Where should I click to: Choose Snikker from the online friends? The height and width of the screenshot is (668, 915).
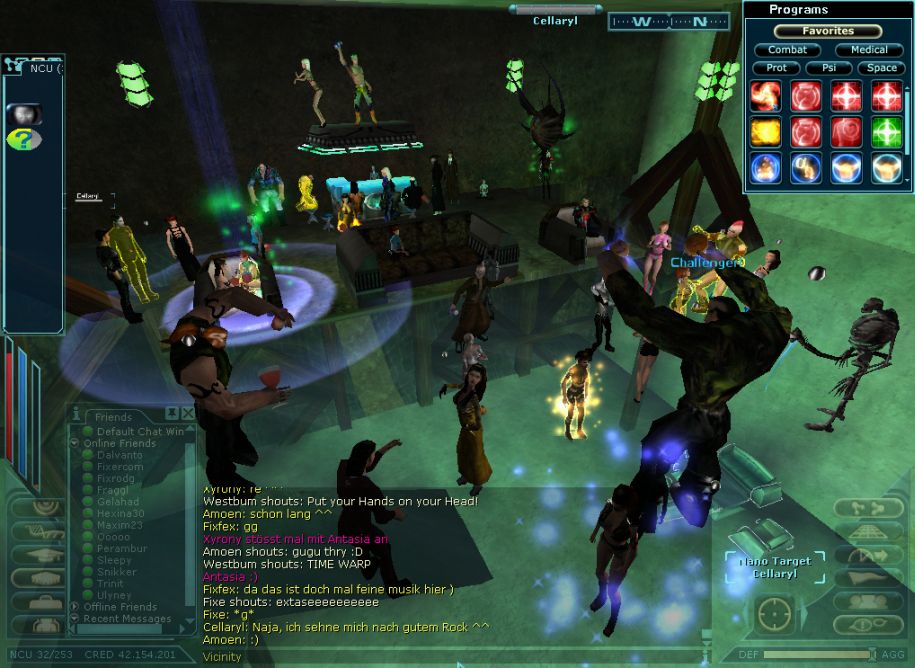point(117,572)
